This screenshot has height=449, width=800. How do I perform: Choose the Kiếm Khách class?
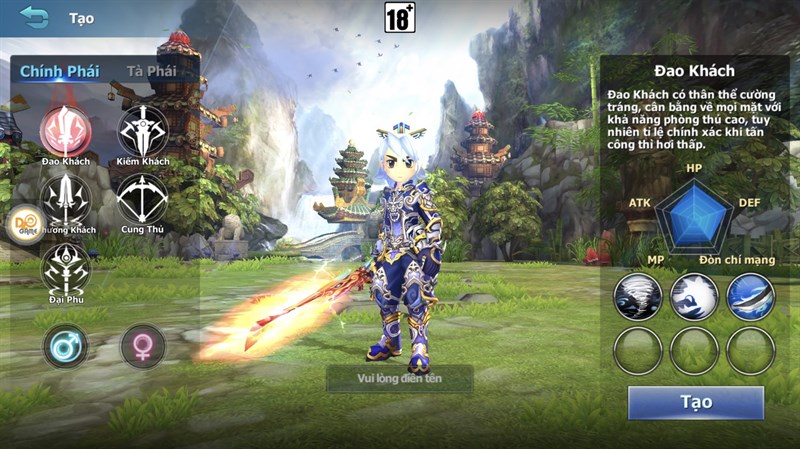pyautogui.click(x=143, y=131)
